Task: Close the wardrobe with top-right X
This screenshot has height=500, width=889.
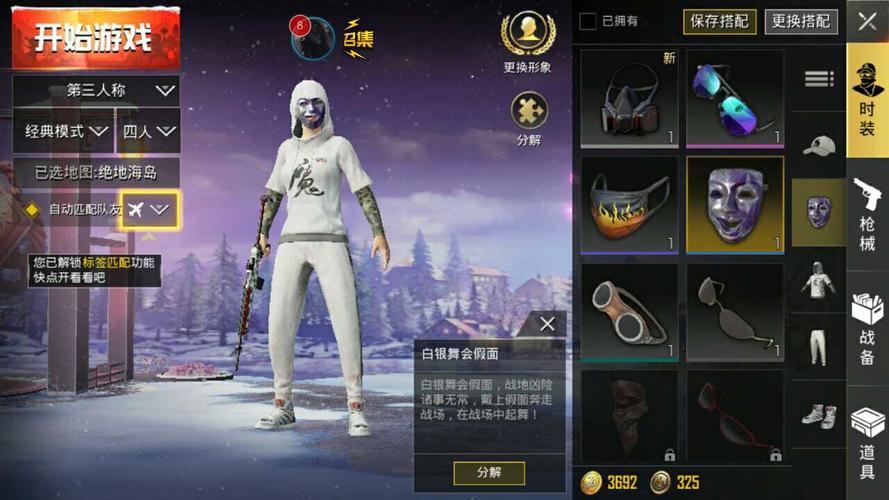Action: point(867,21)
